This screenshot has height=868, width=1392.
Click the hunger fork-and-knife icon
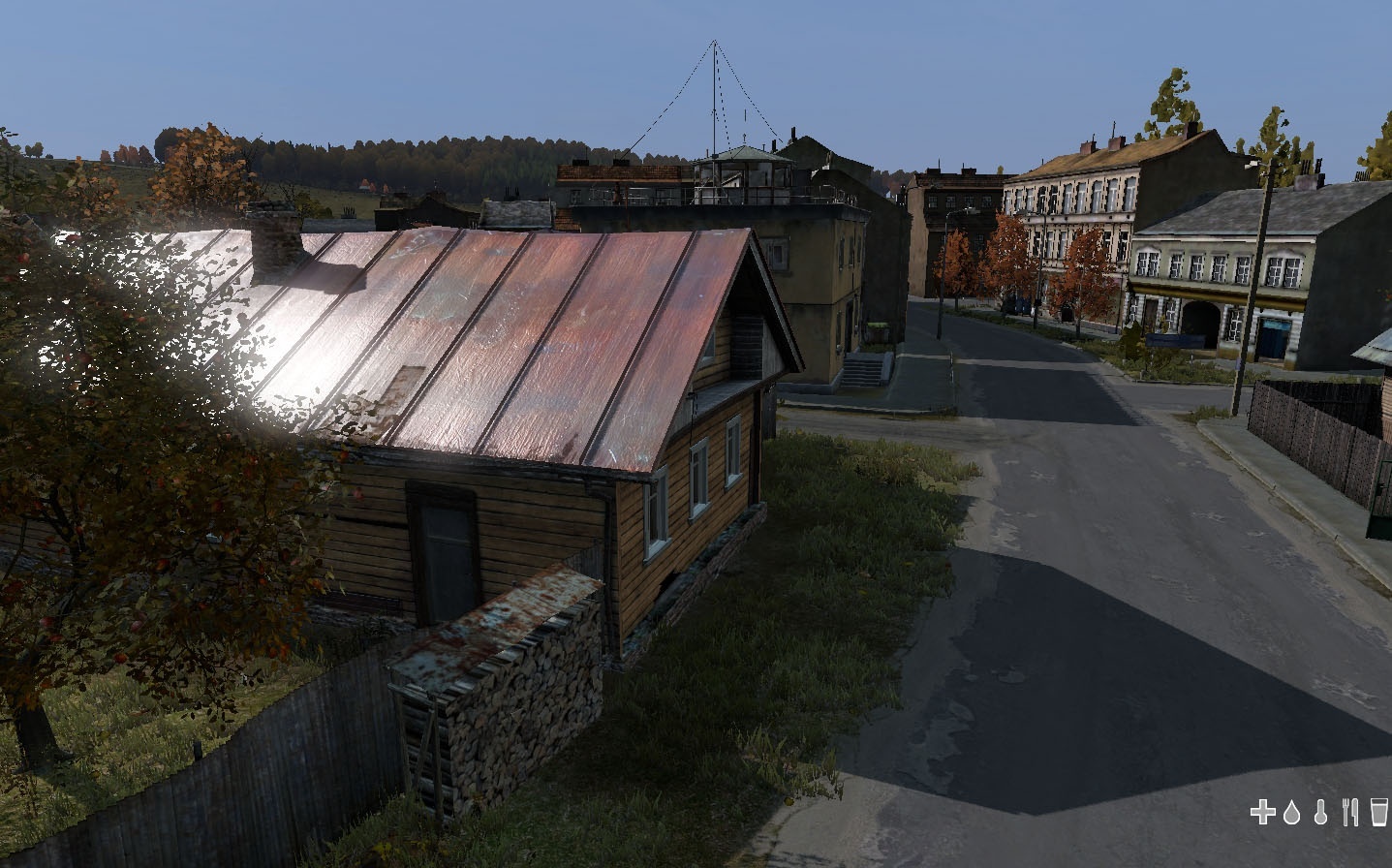(x=1350, y=814)
